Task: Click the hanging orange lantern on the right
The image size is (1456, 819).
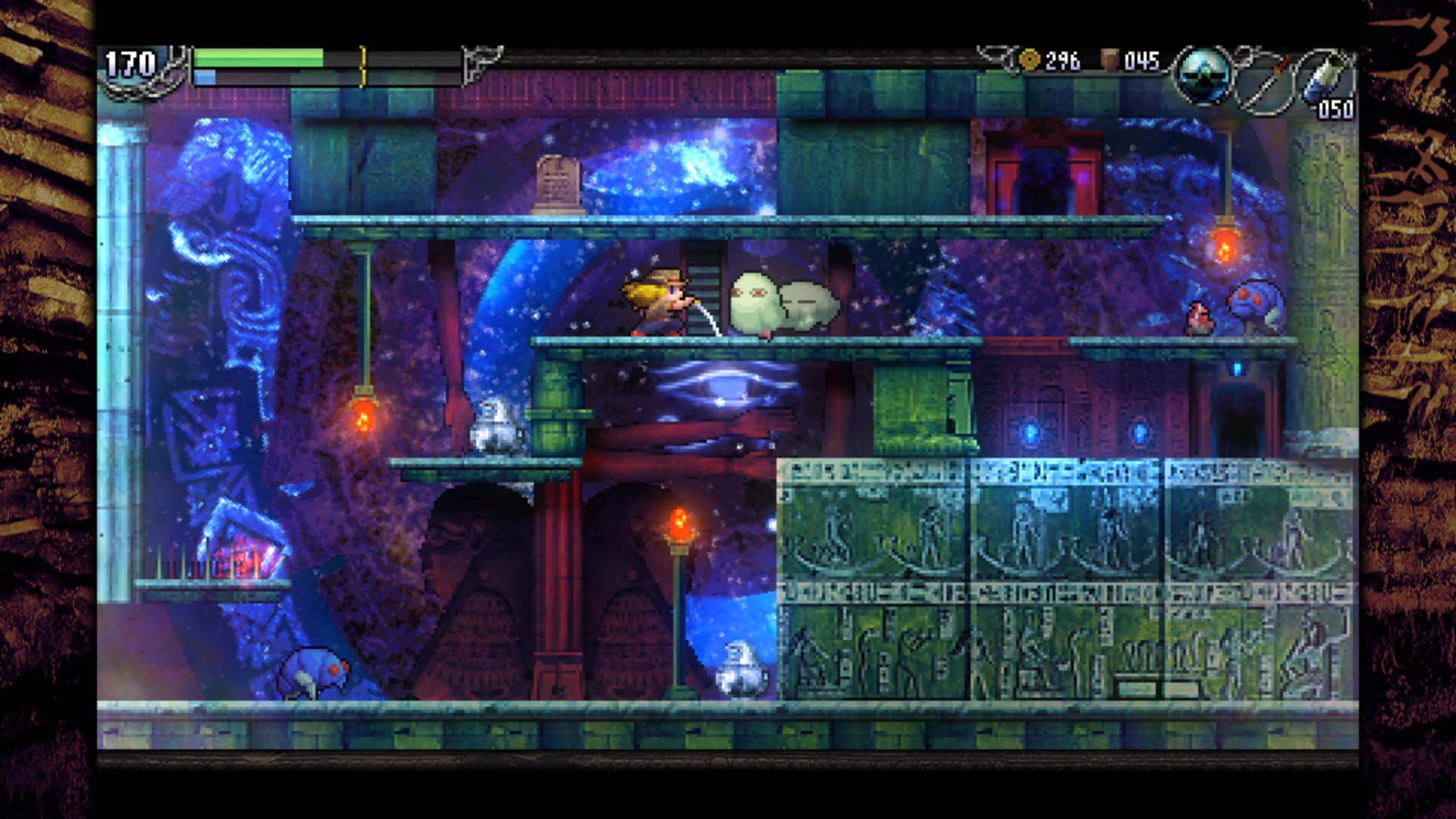Action: click(x=1224, y=245)
